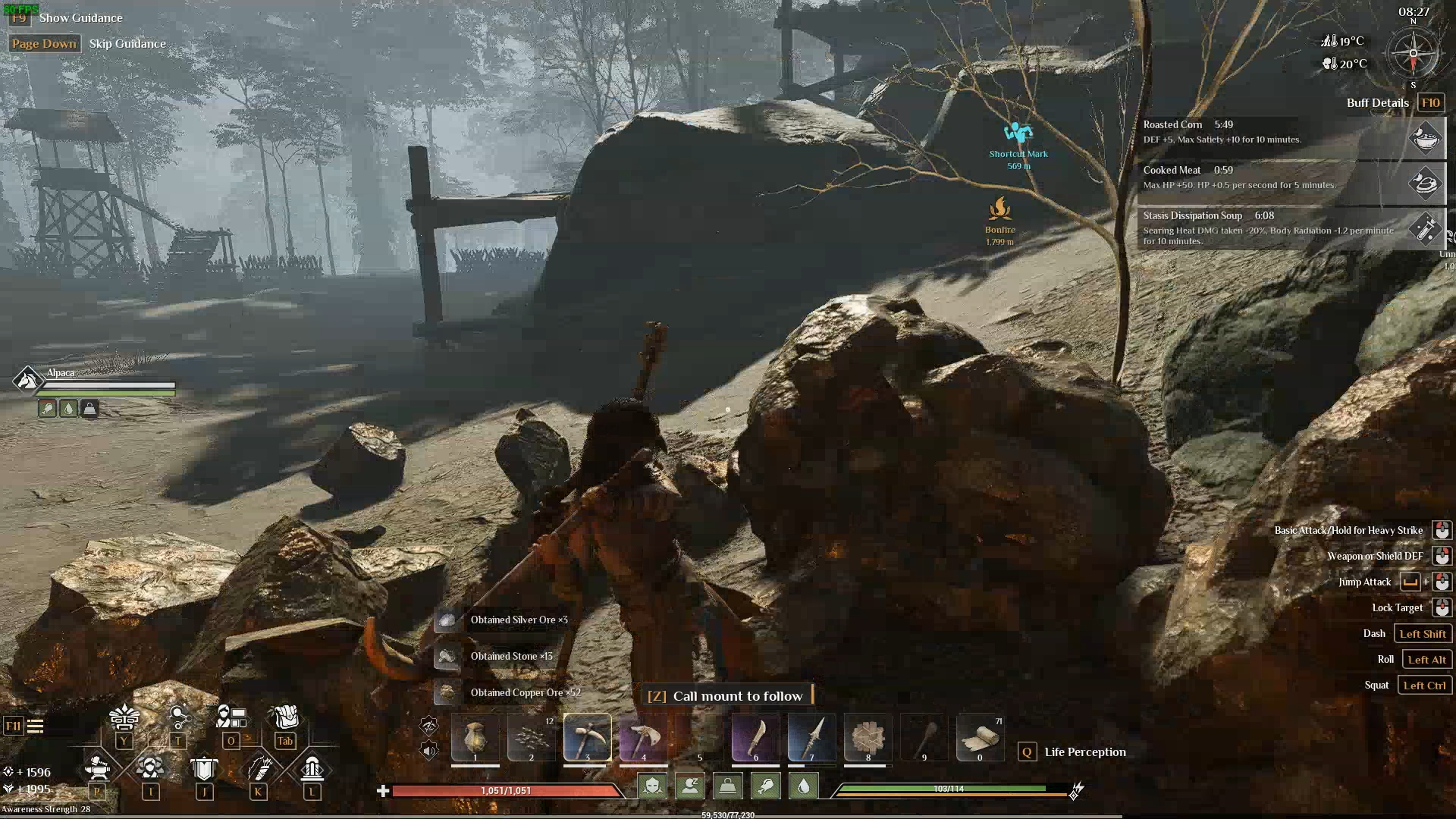Image resolution: width=1456 pixels, height=819 pixels.
Task: Equip the curved blade in hotbar slot 6
Action: [755, 736]
